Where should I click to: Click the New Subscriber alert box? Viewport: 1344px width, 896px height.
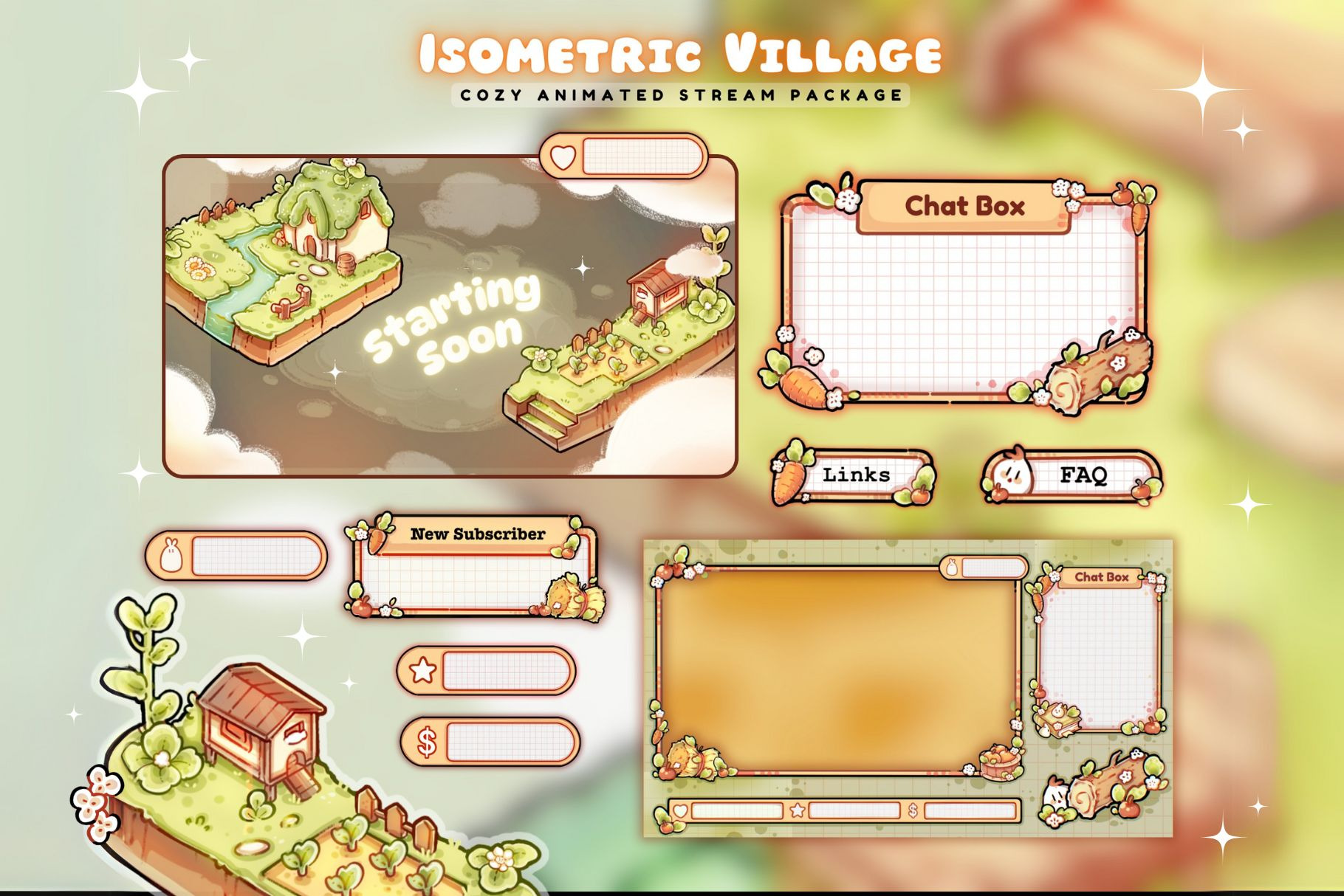[473, 568]
